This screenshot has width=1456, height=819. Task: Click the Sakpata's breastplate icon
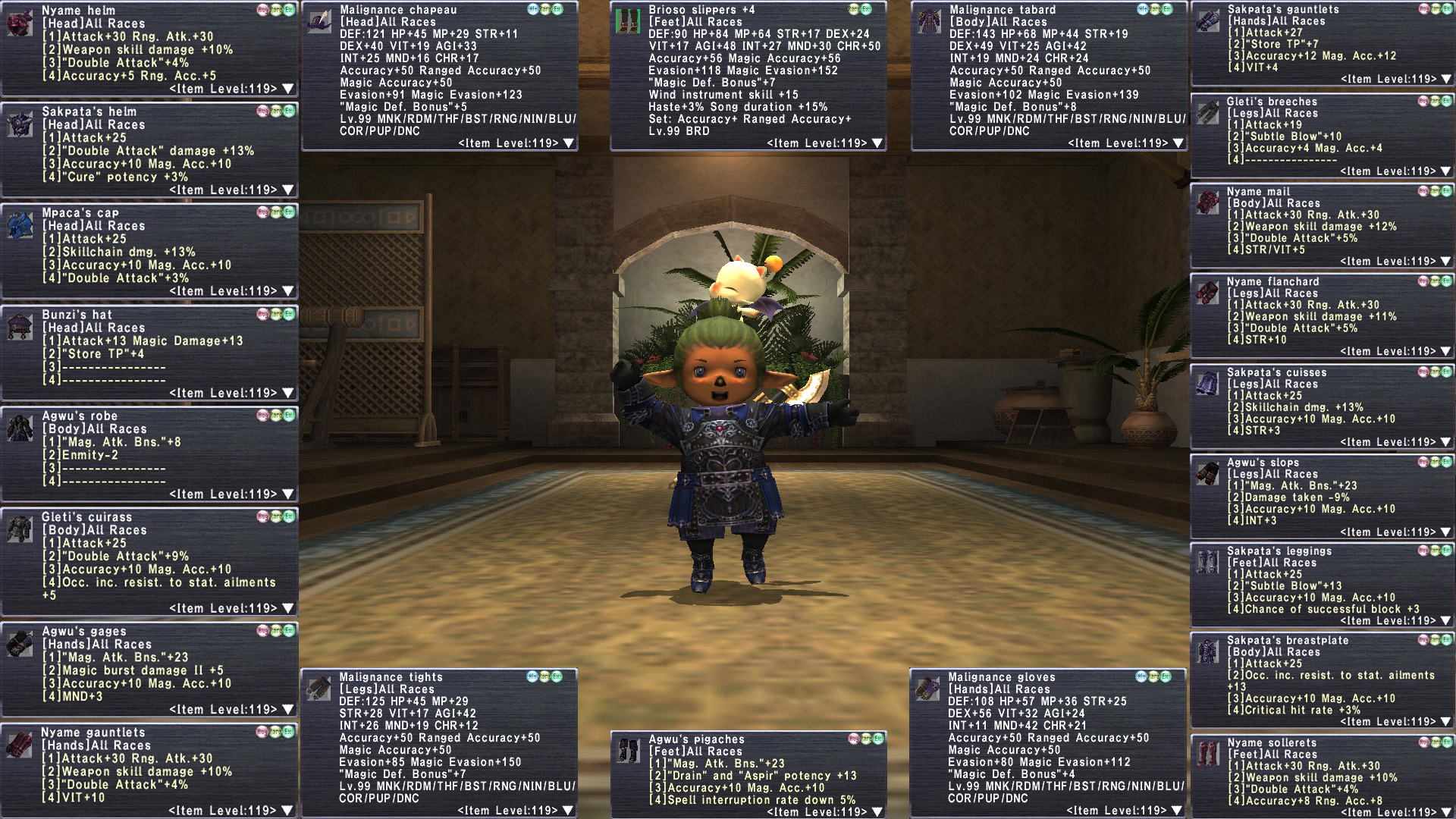[x=1207, y=651]
